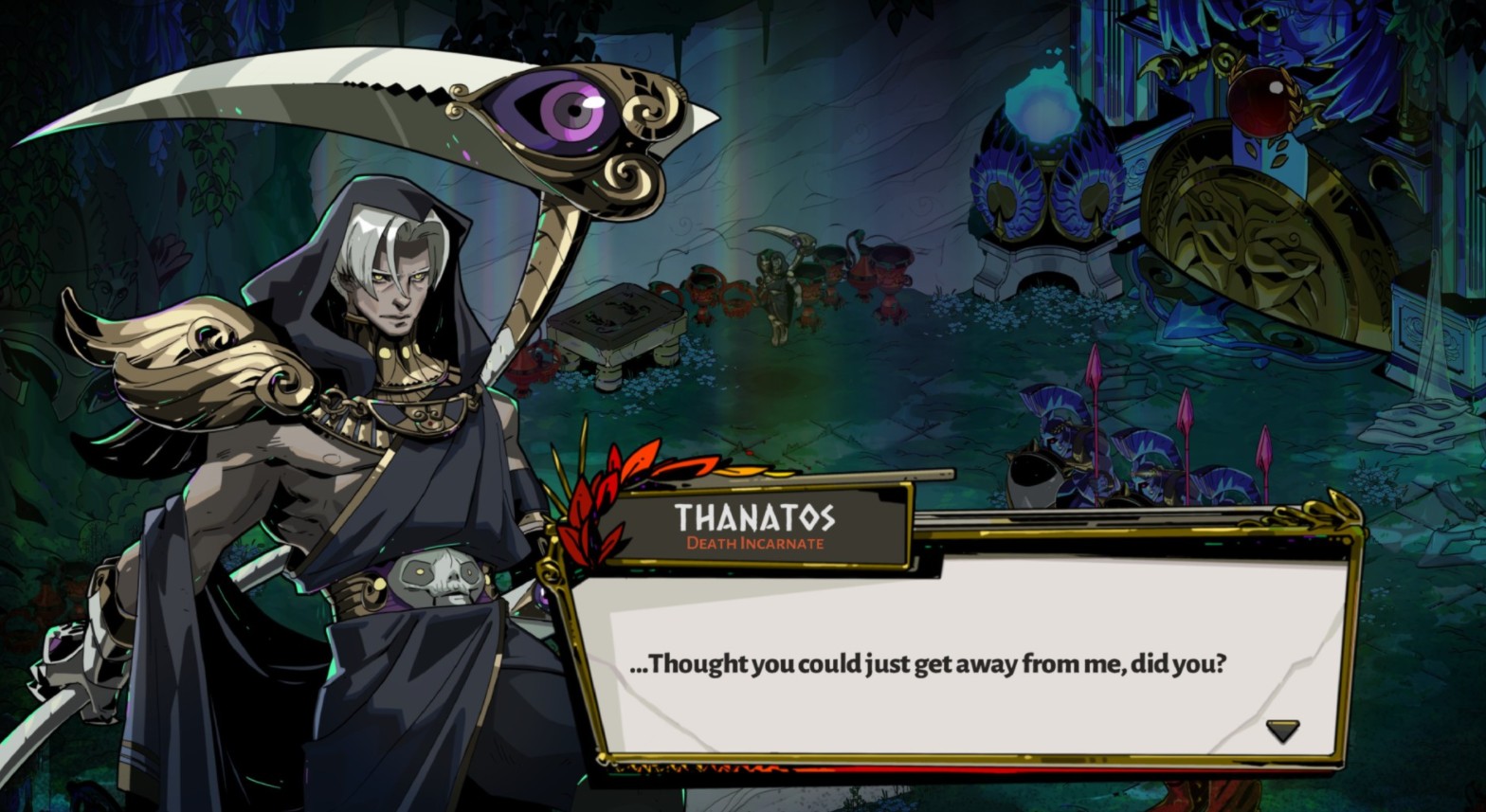The image size is (1486, 812).
Task: Click the THANATOS name label
Action: 758,519
